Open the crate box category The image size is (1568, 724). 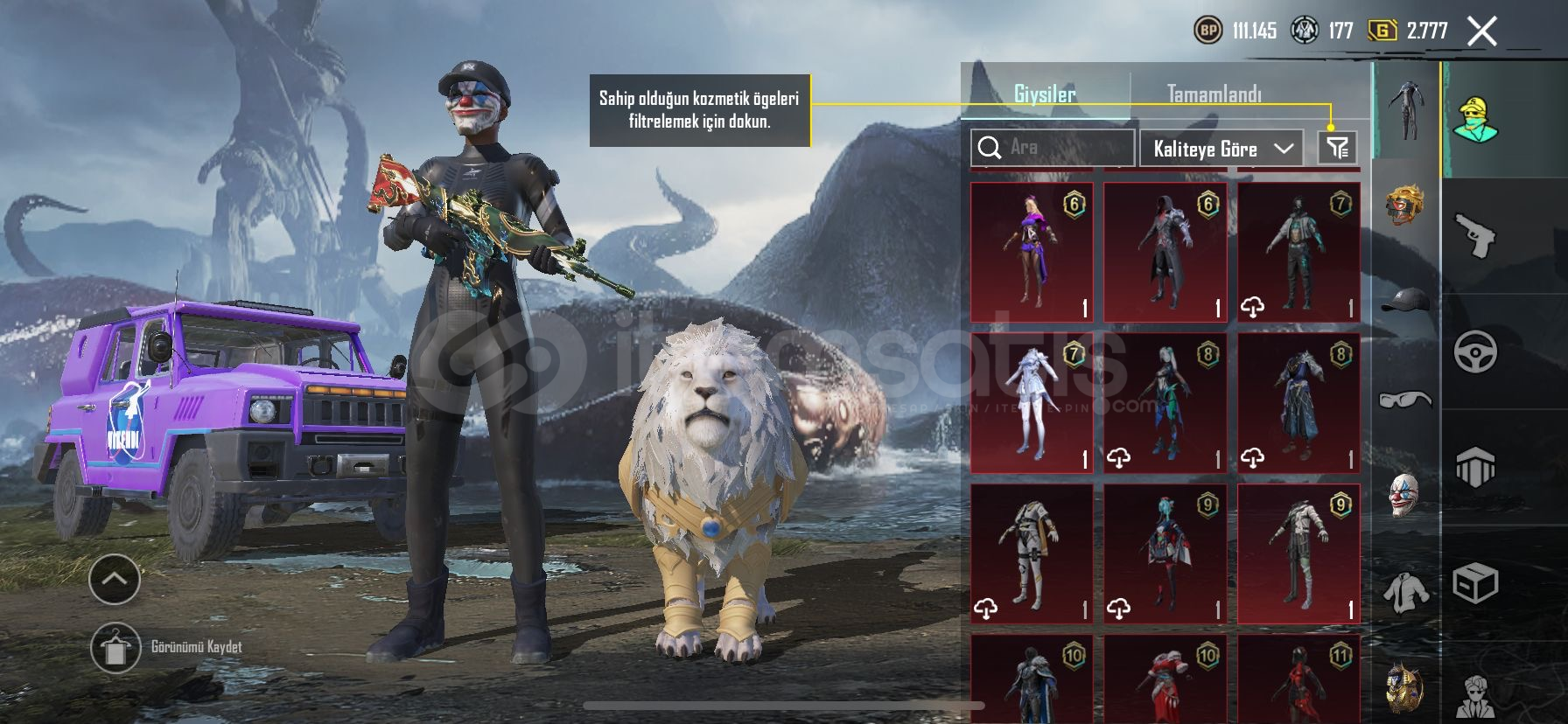pos(1475,583)
